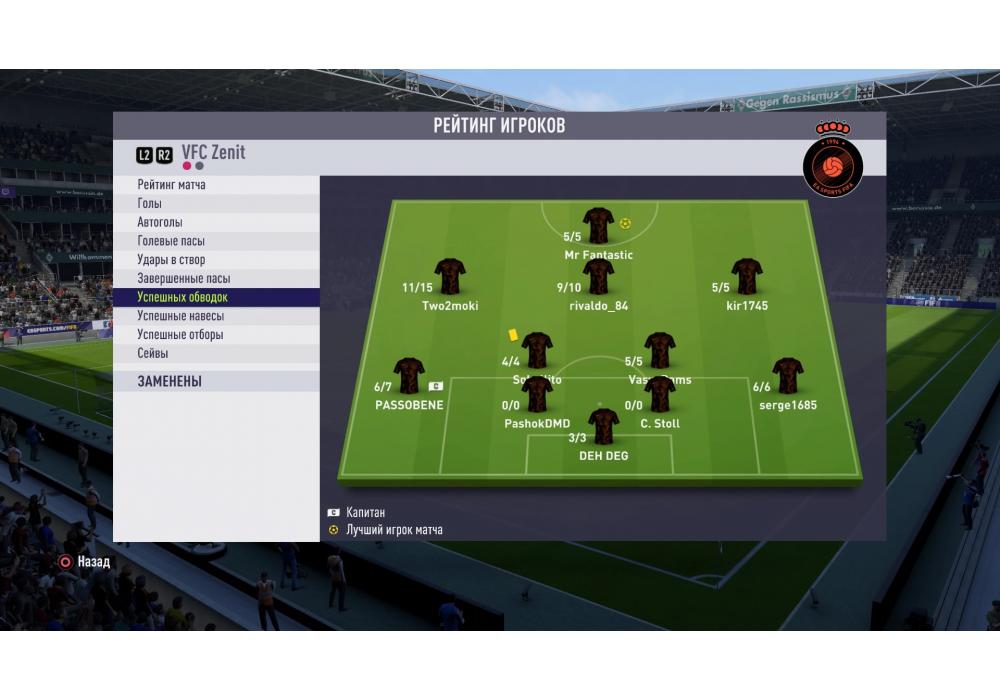Open the ЗАМЕНЕНЫ substitutes section
The height and width of the screenshot is (700, 1000).
pyautogui.click(x=170, y=381)
